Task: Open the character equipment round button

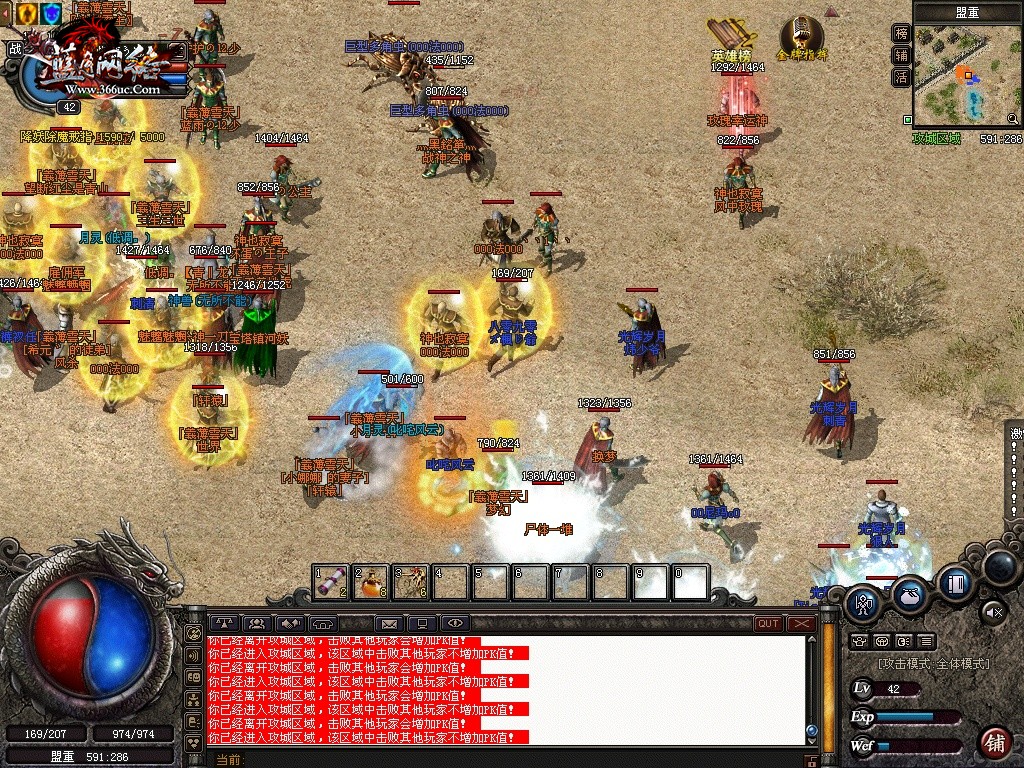Action: pos(864,602)
